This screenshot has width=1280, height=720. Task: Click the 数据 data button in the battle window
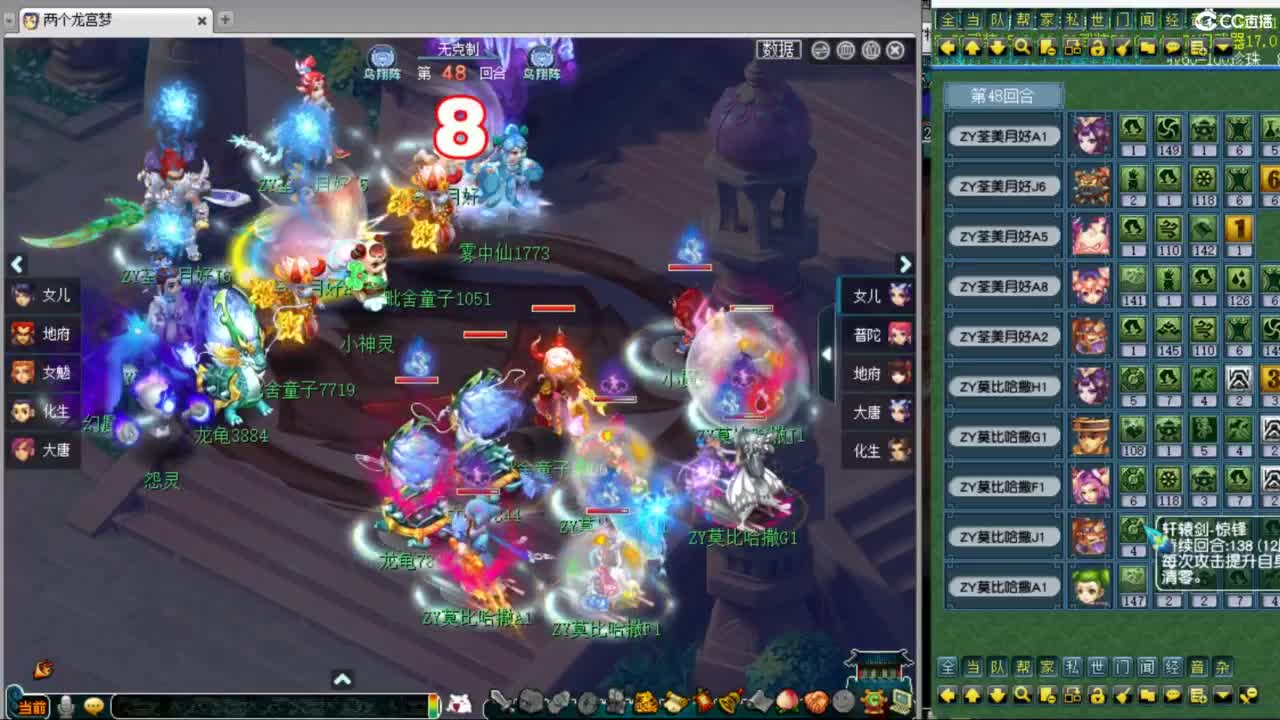(779, 48)
